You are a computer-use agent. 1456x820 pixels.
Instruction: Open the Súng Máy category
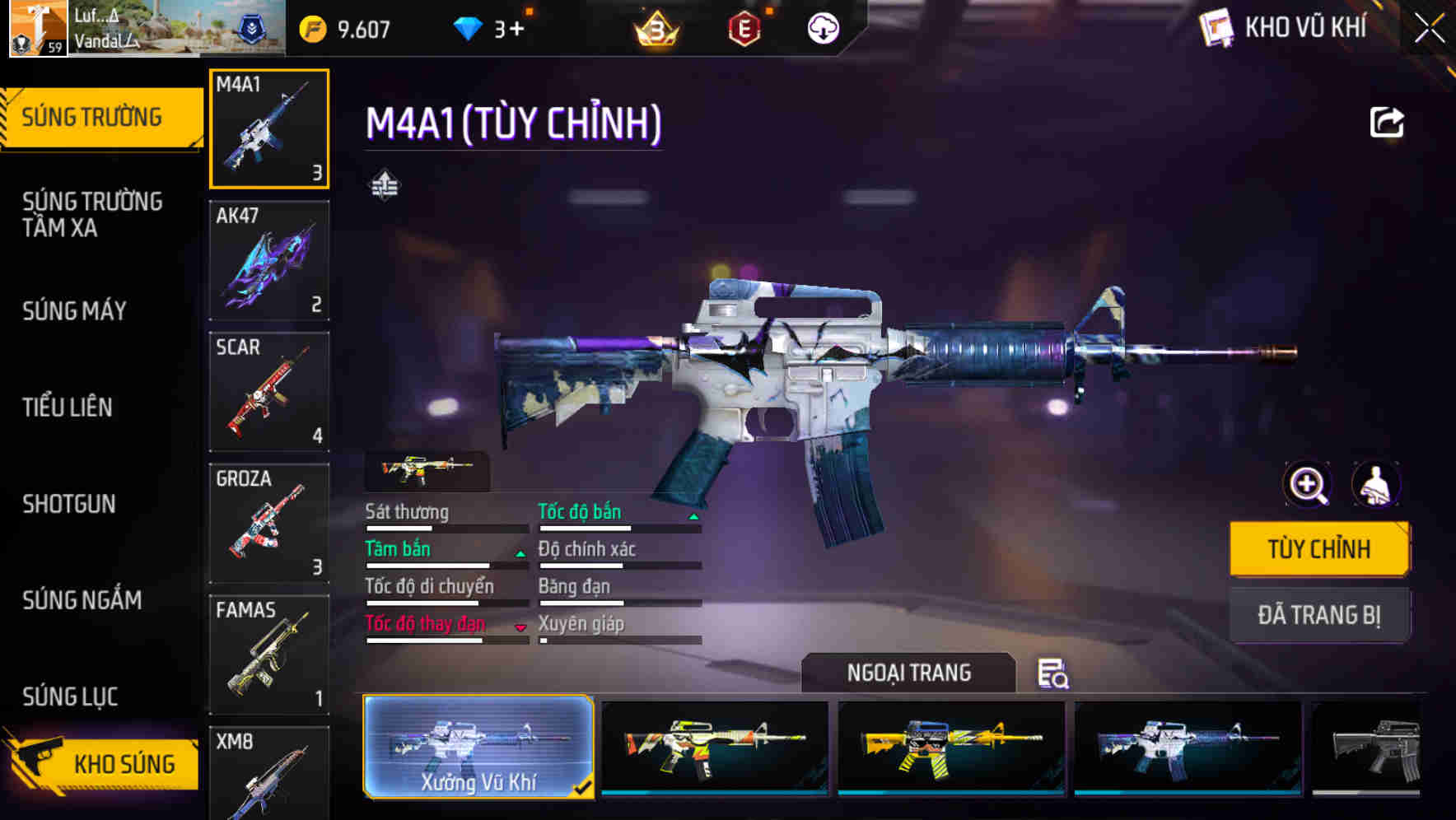[75, 310]
